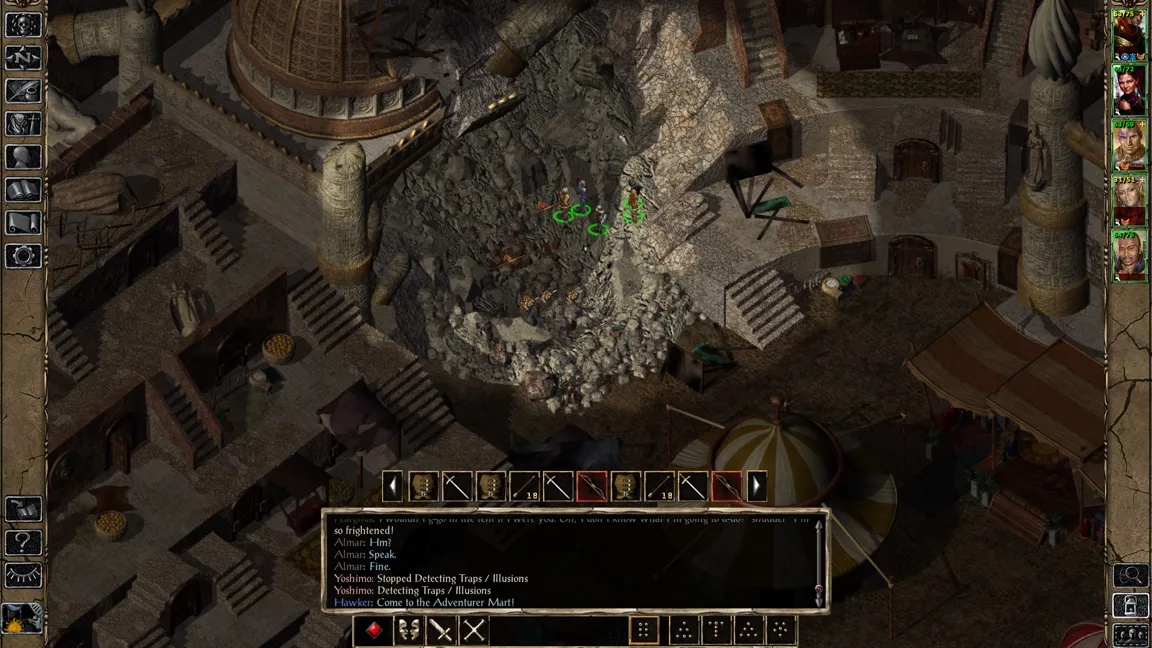Open game options with the gear icon
Screen dimensions: 1152x648
23,256
